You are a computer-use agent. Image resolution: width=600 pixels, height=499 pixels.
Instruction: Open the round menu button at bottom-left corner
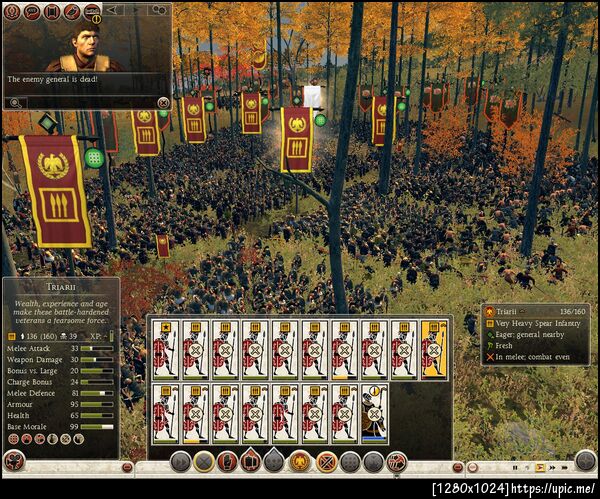click(x=14, y=461)
